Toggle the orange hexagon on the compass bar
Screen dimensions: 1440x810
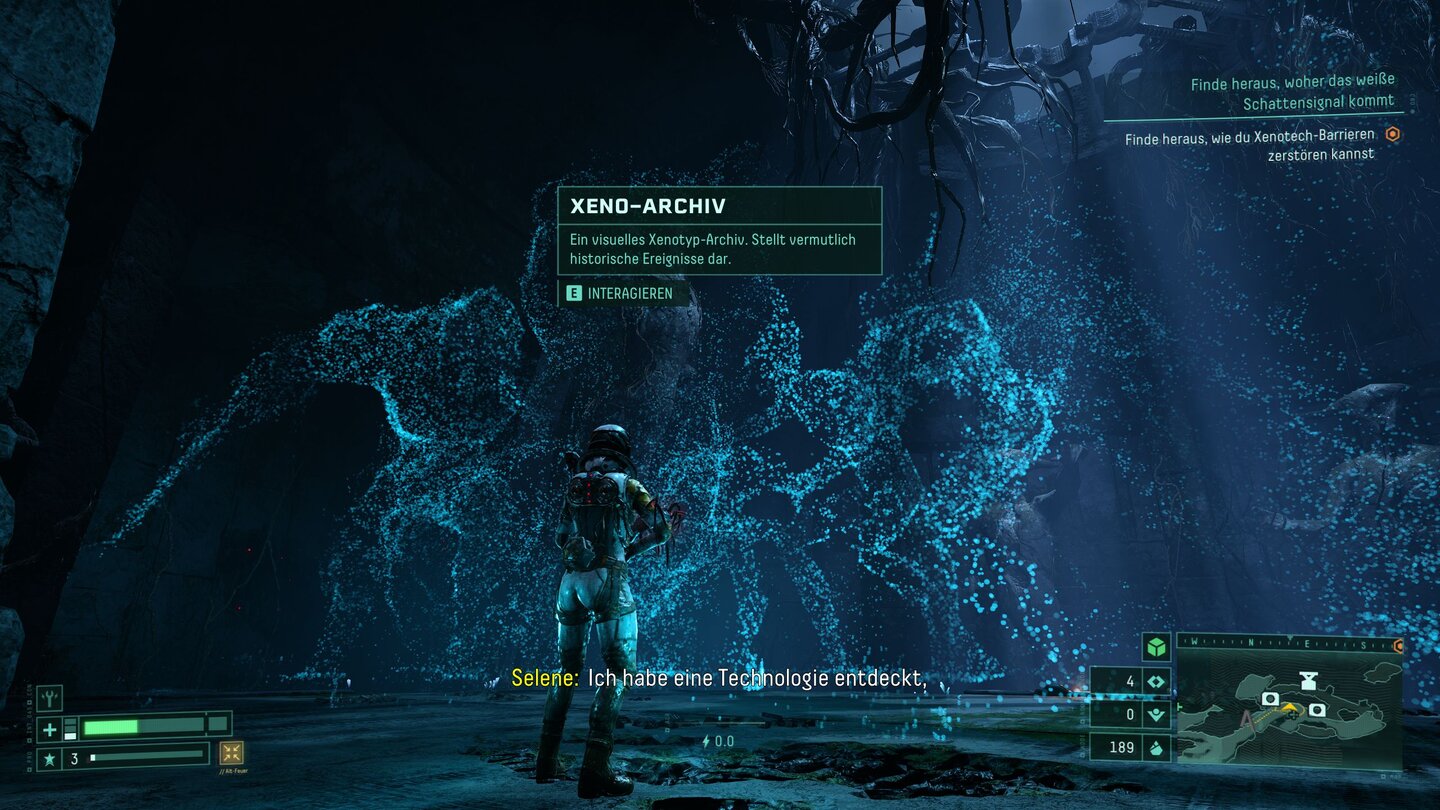1398,645
